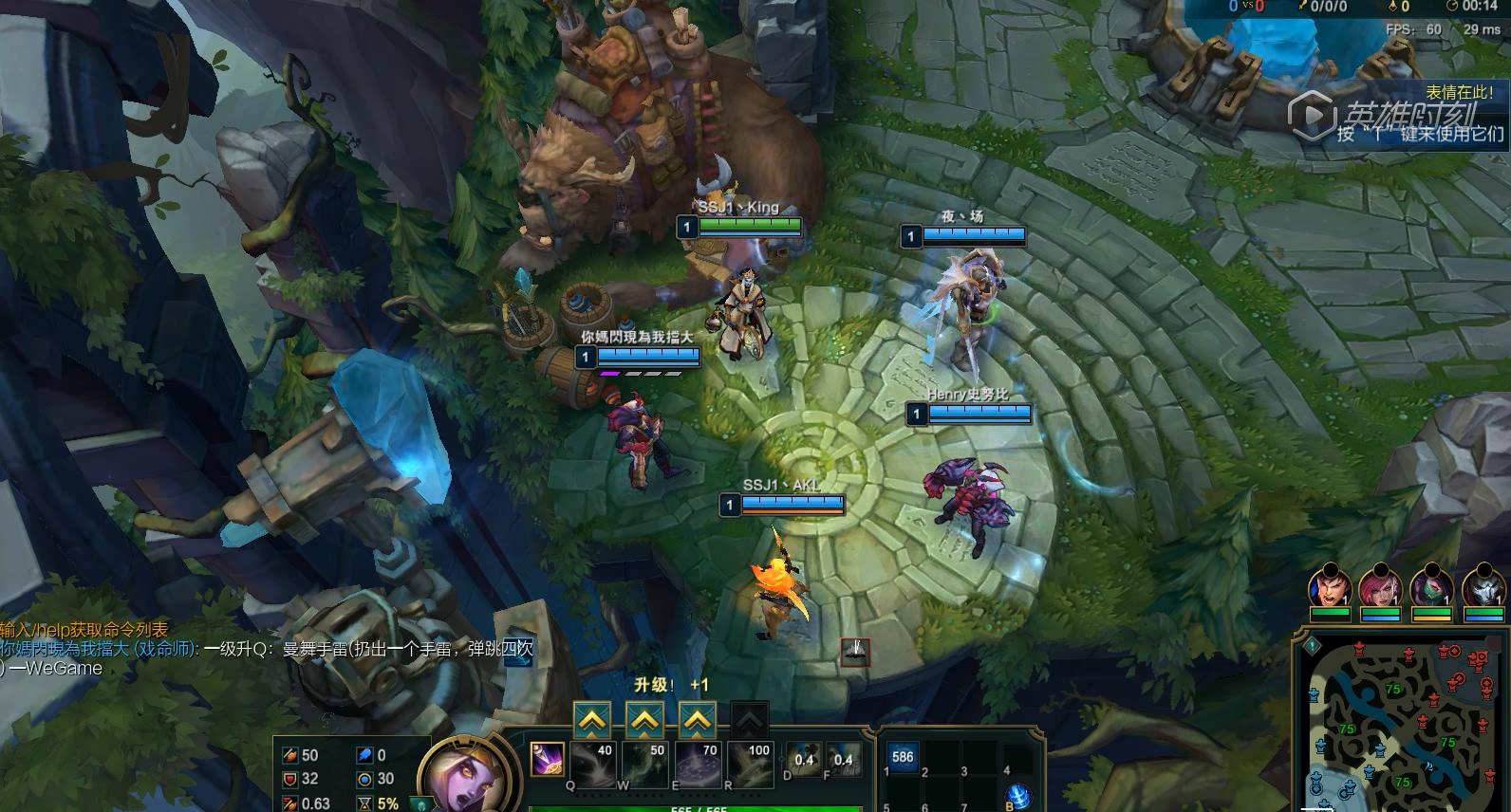Image resolution: width=1511 pixels, height=812 pixels.
Task: Level up the E ability
Action: click(698, 722)
